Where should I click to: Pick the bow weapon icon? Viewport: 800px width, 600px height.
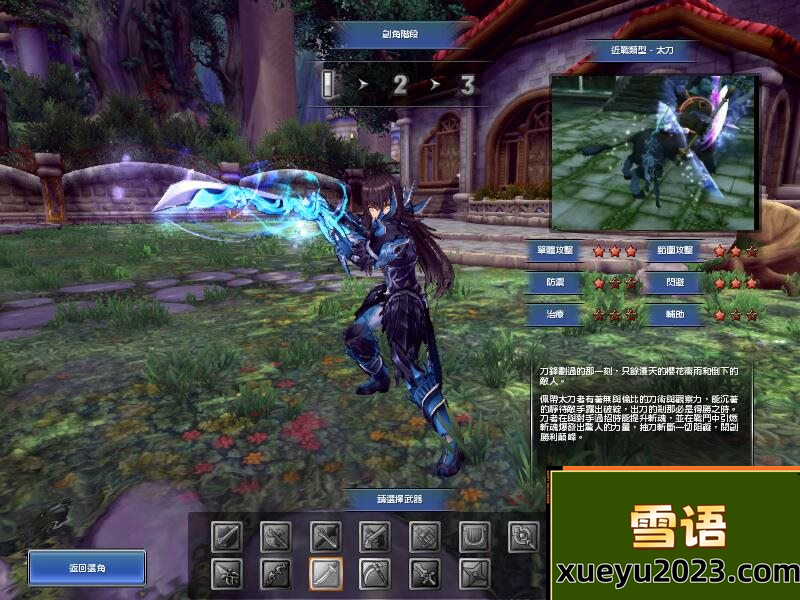click(276, 574)
